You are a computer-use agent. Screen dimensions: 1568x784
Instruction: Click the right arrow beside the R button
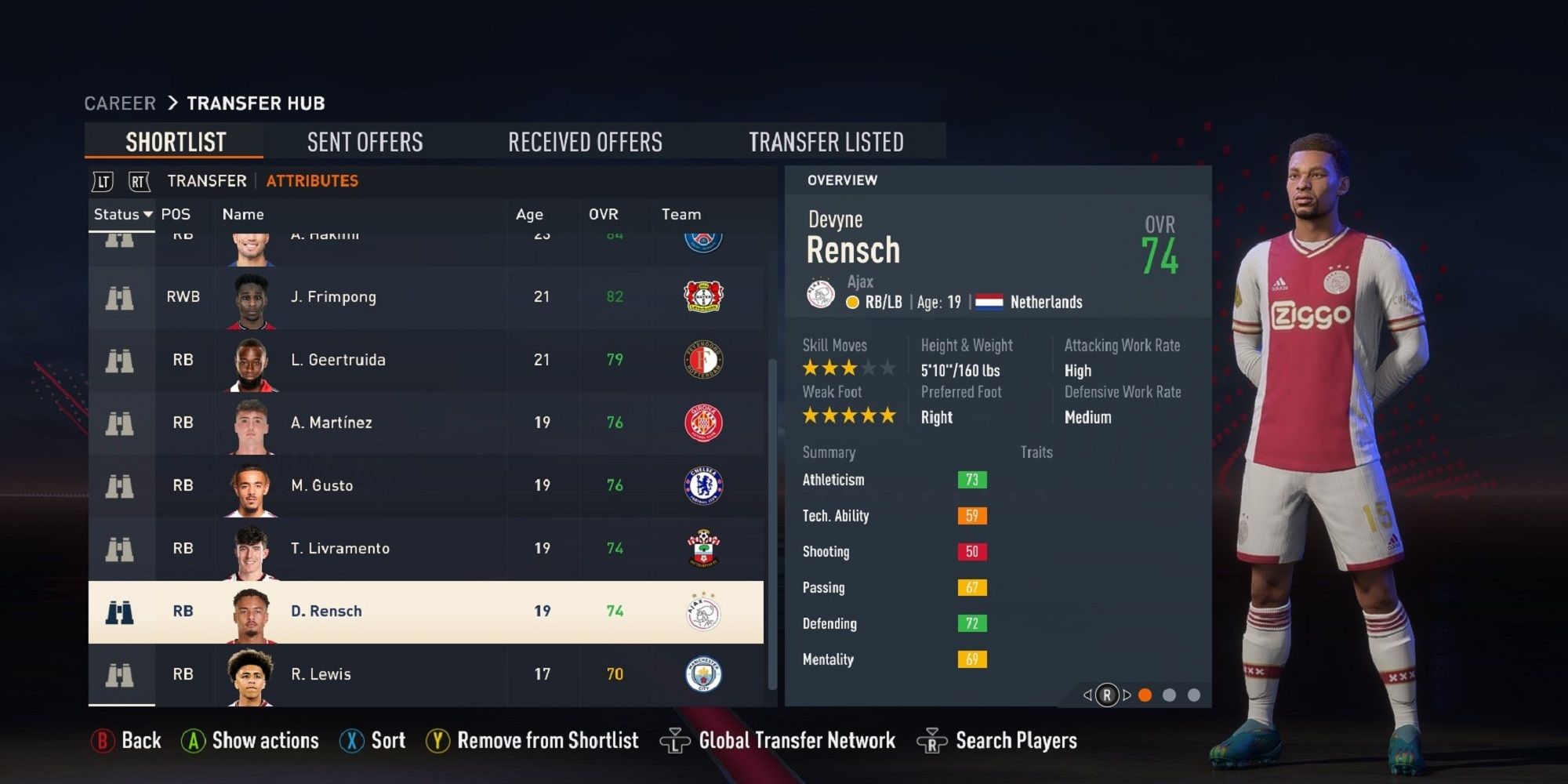[1127, 694]
